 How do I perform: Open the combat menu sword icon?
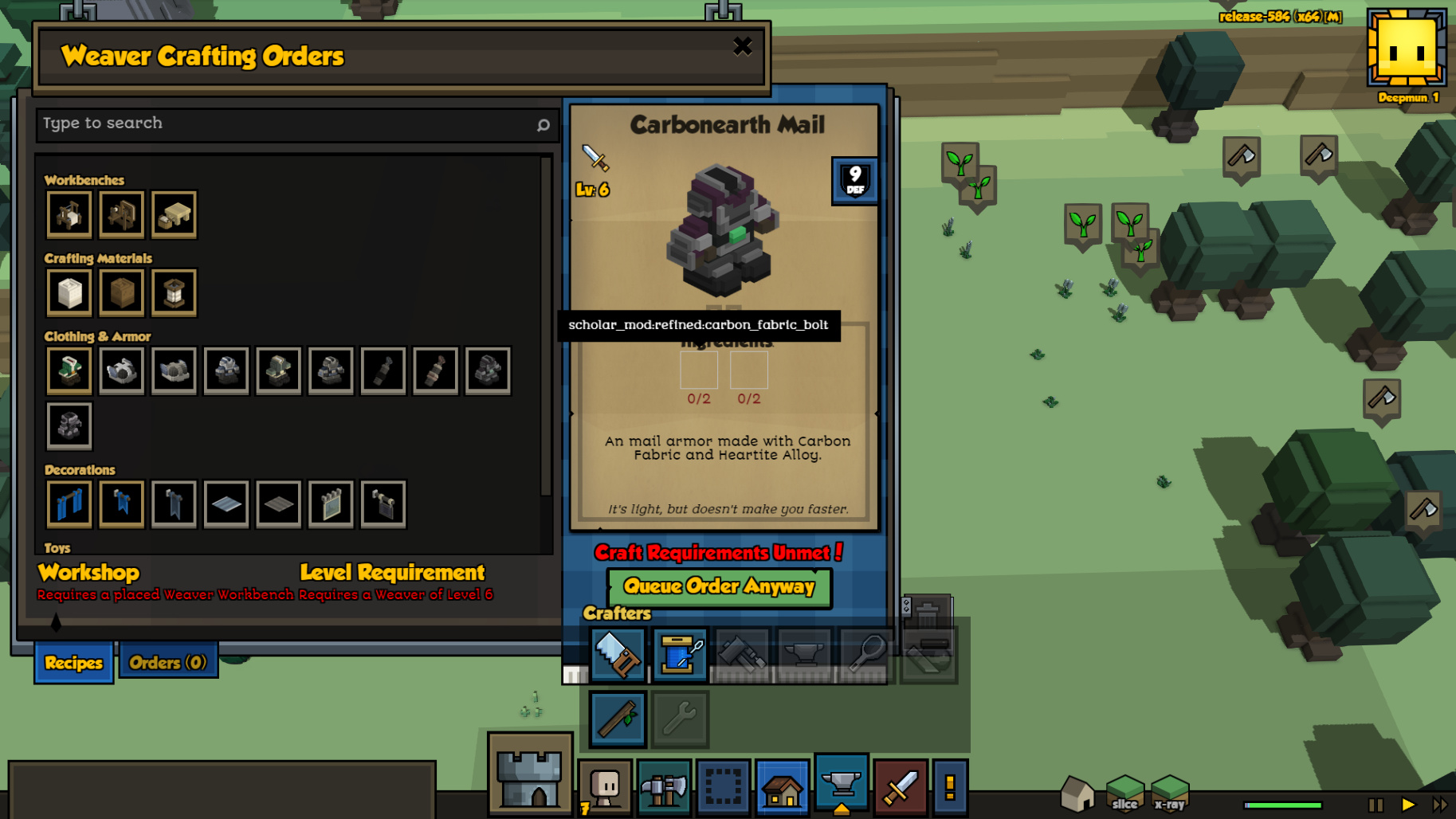(x=901, y=788)
